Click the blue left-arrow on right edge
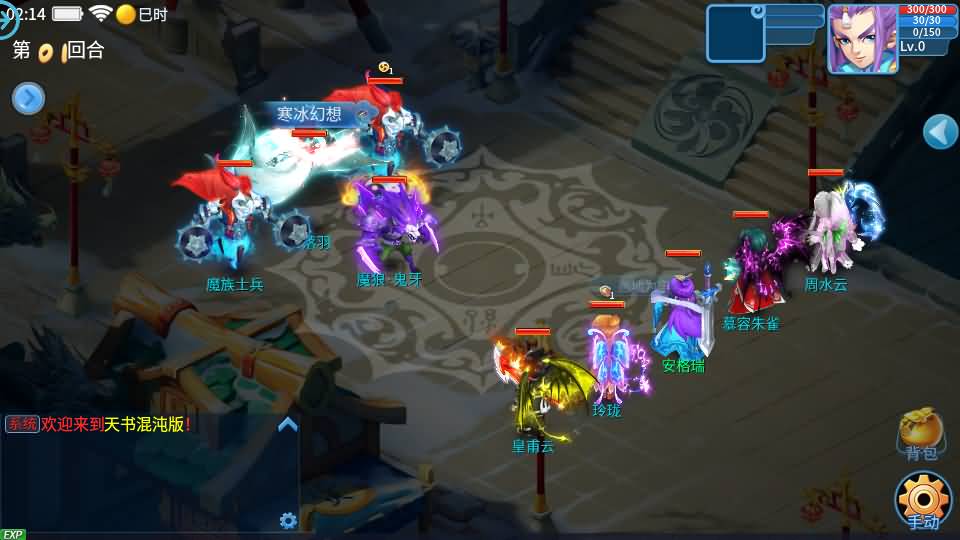This screenshot has height=540, width=960. pyautogui.click(x=940, y=131)
